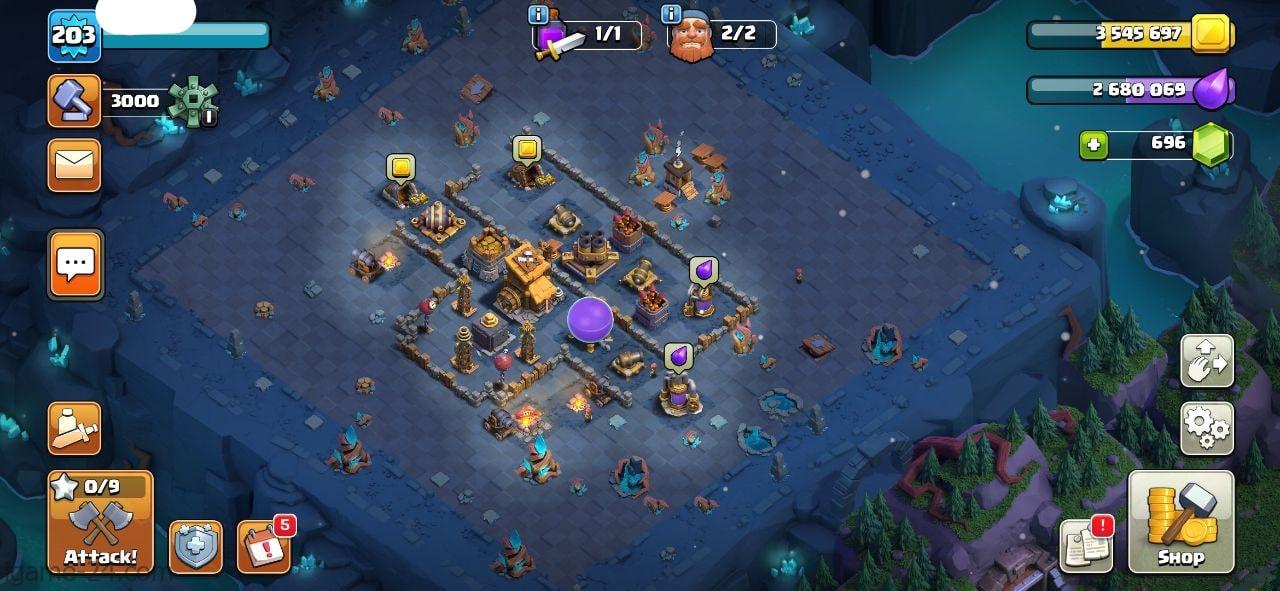The height and width of the screenshot is (591, 1280).
Task: Collect elixir bubble from upper collector
Action: pyautogui.click(x=703, y=271)
